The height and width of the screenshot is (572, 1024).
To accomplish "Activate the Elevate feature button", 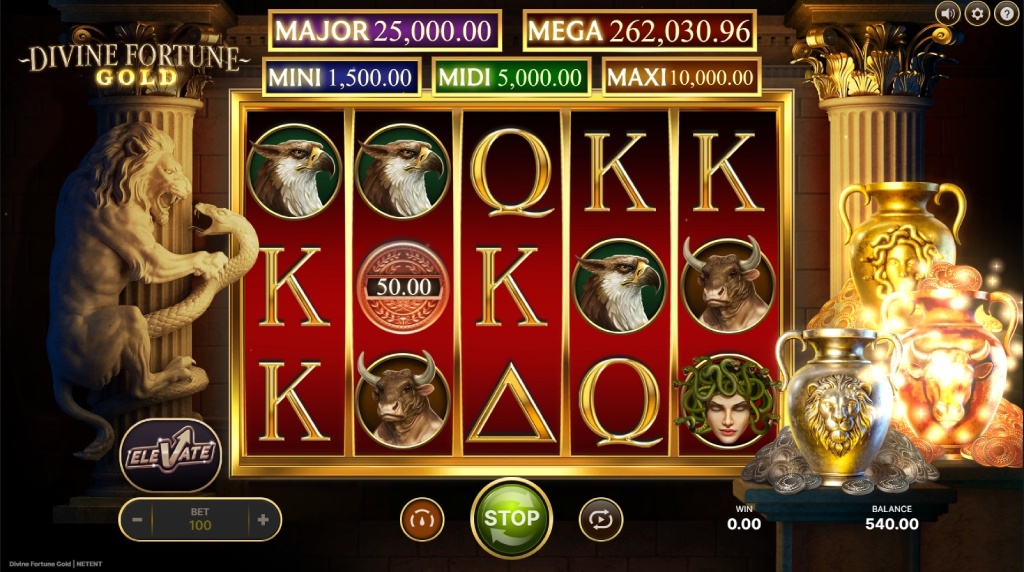I will [170, 455].
